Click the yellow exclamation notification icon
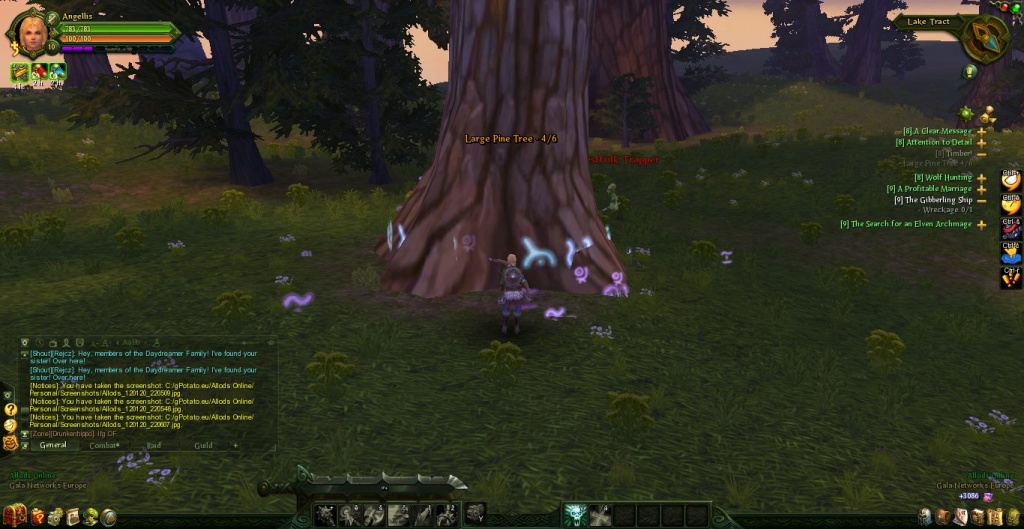Screen dimensions: 1024x529 click(x=970, y=71)
